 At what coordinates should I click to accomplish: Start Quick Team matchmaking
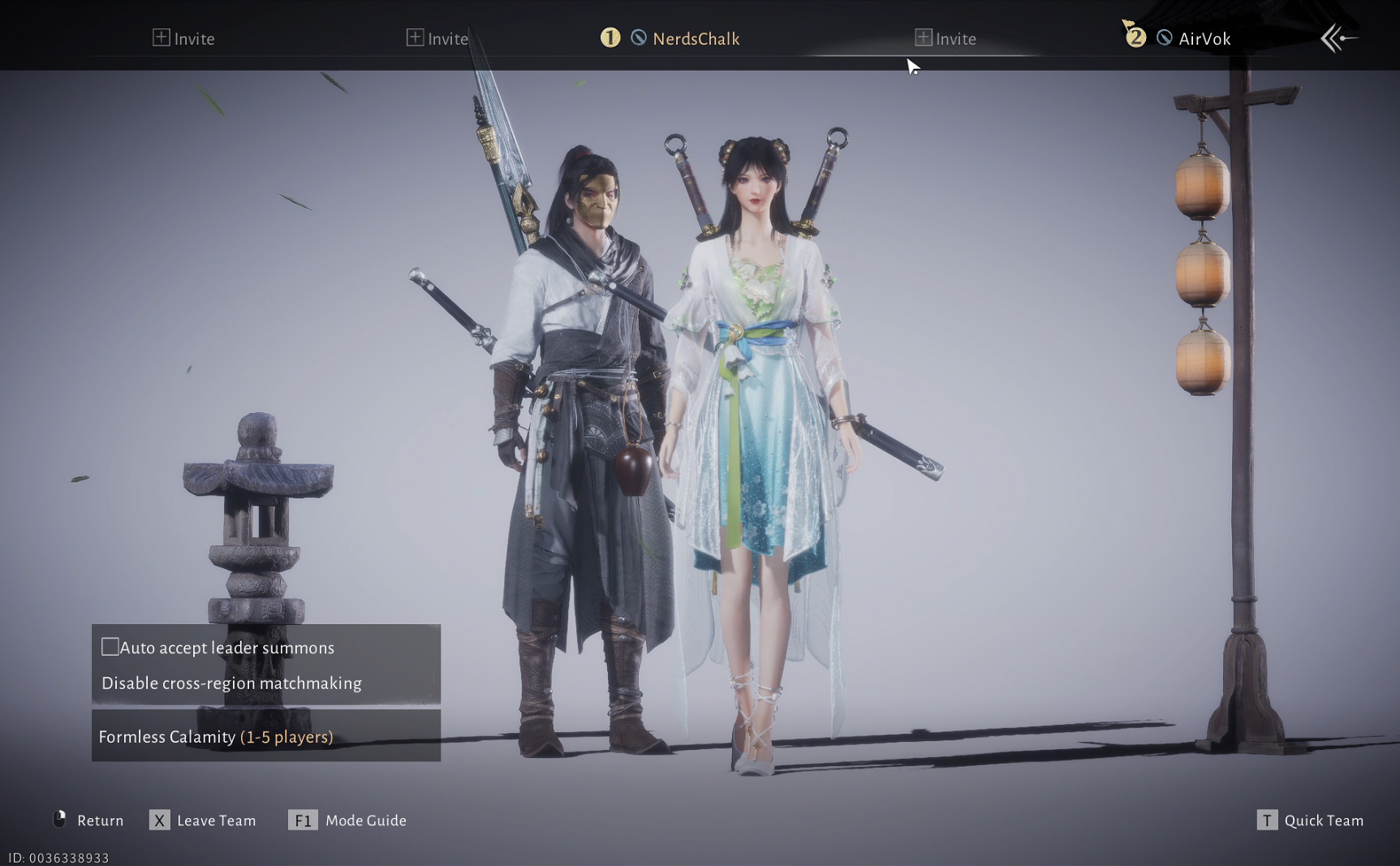(1310, 821)
